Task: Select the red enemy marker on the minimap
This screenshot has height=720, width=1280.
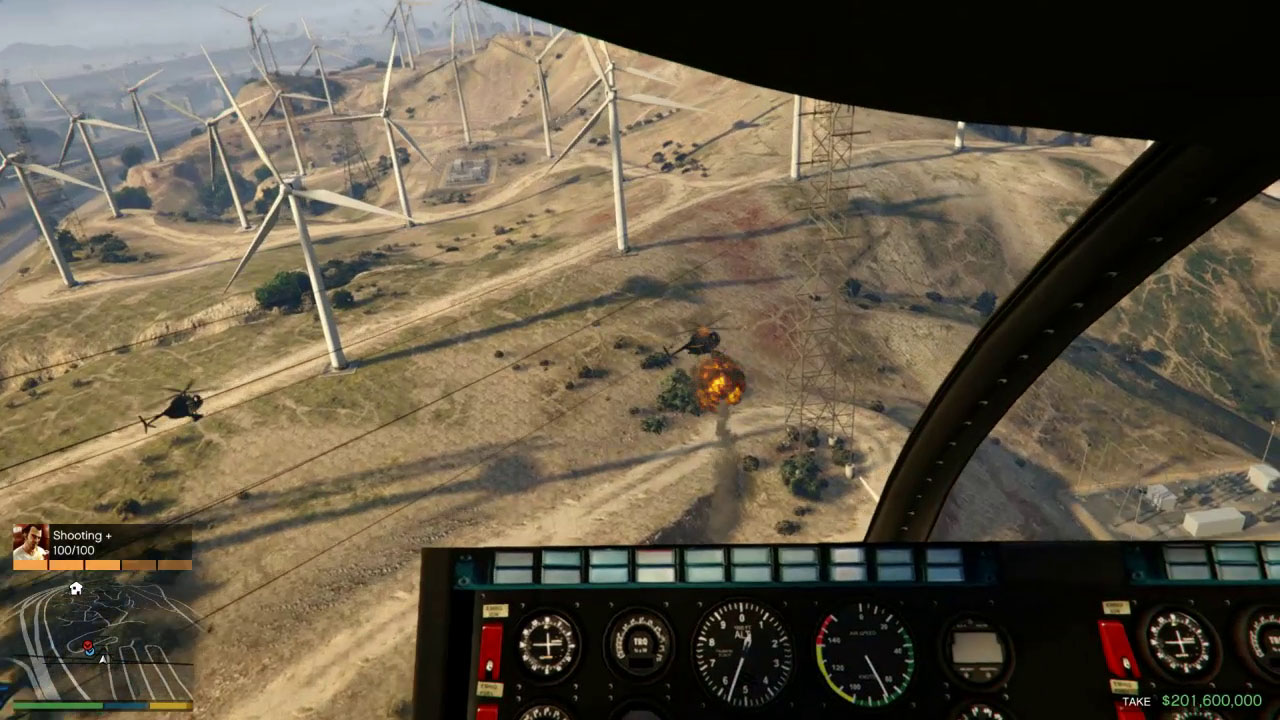Action: pyautogui.click(x=87, y=646)
